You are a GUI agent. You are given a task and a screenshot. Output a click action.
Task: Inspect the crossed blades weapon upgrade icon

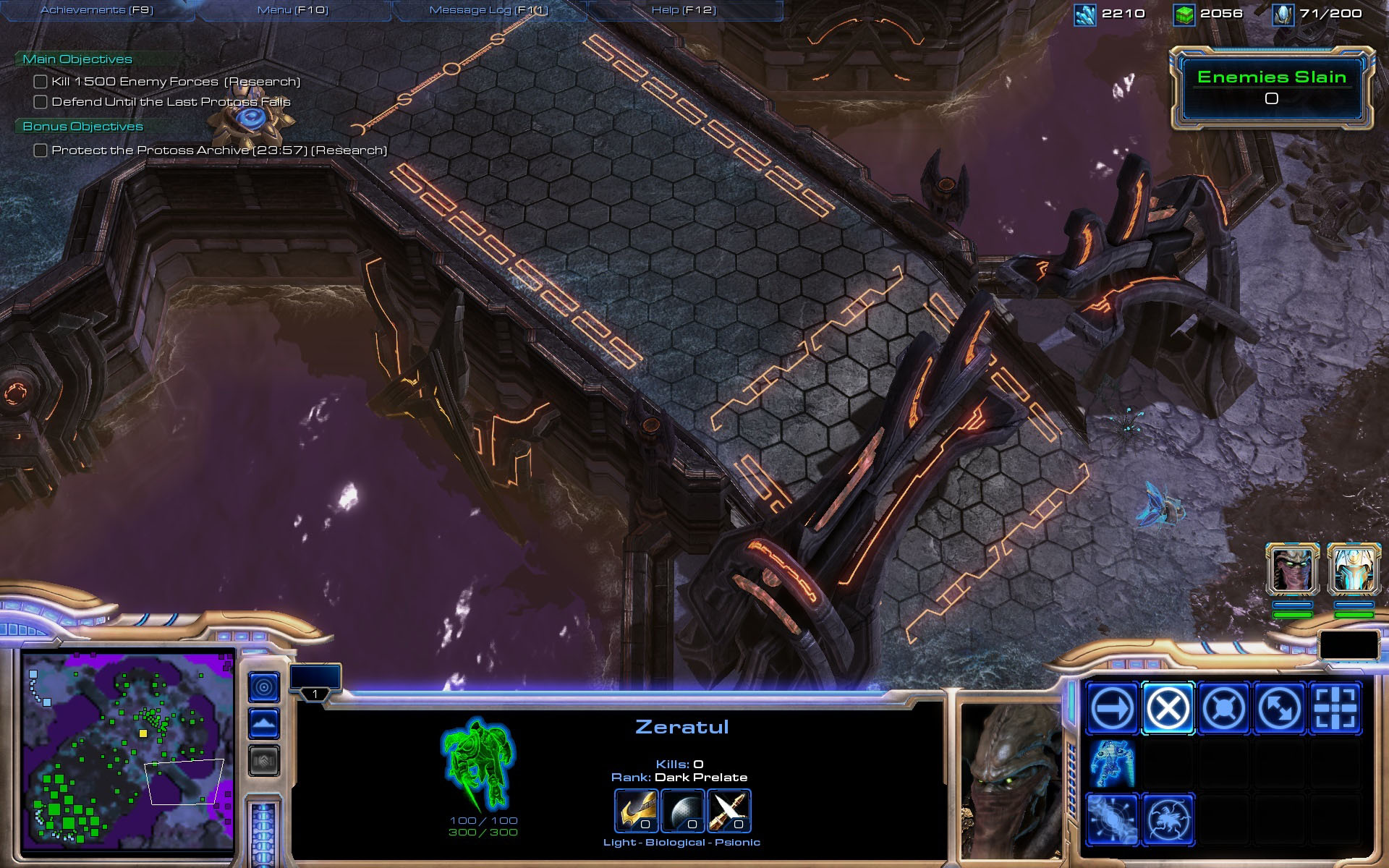[x=729, y=810]
